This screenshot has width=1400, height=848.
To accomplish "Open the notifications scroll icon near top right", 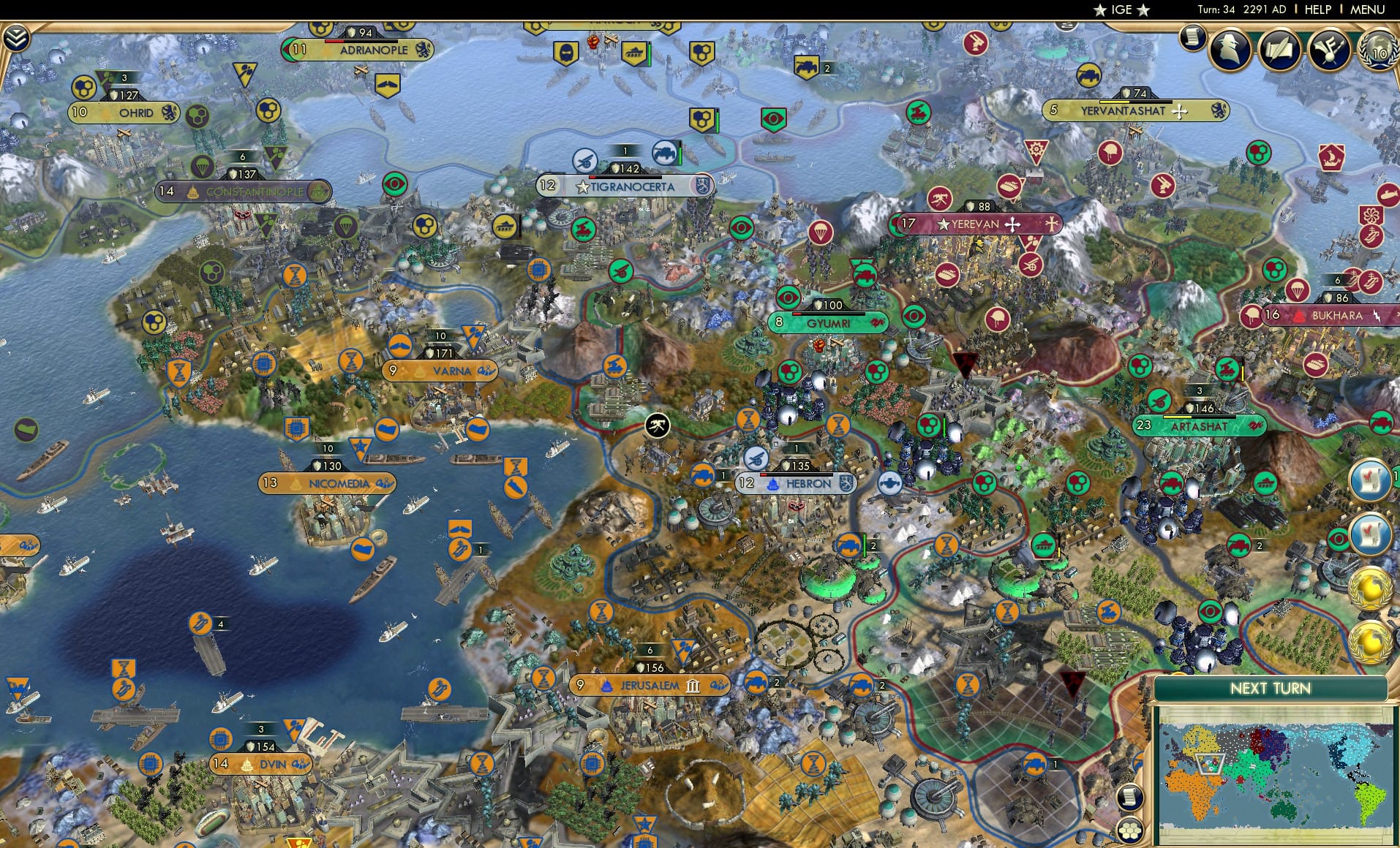I will click(1192, 37).
